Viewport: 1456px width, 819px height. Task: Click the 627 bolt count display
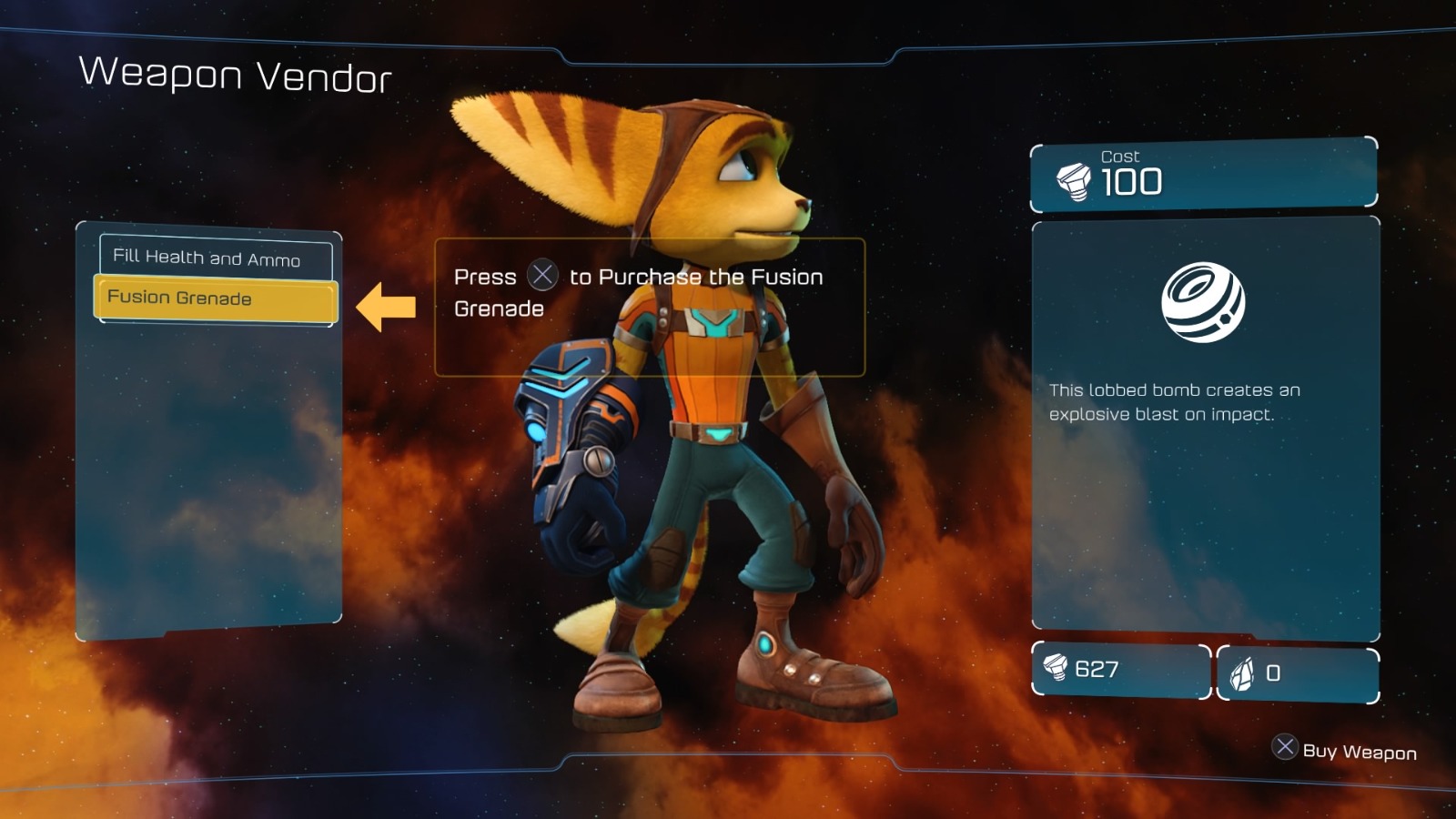1095,671
